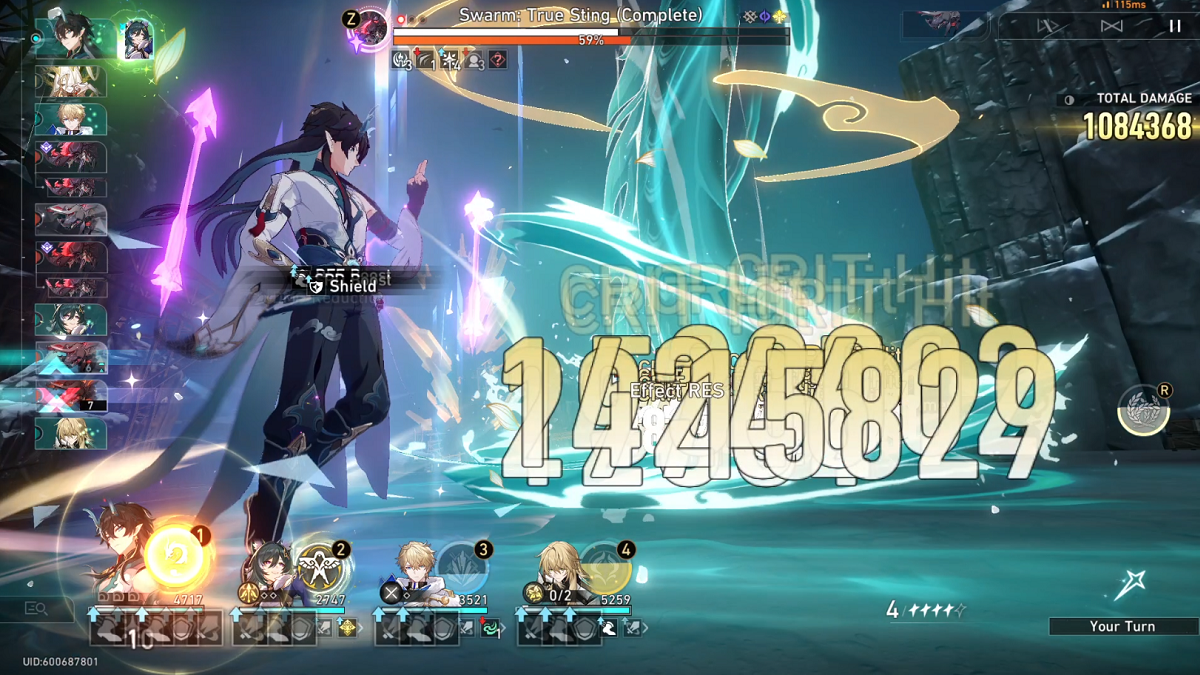Toggle double-speed battle mode
Viewport: 1200px width, 675px height.
[x=1111, y=26]
